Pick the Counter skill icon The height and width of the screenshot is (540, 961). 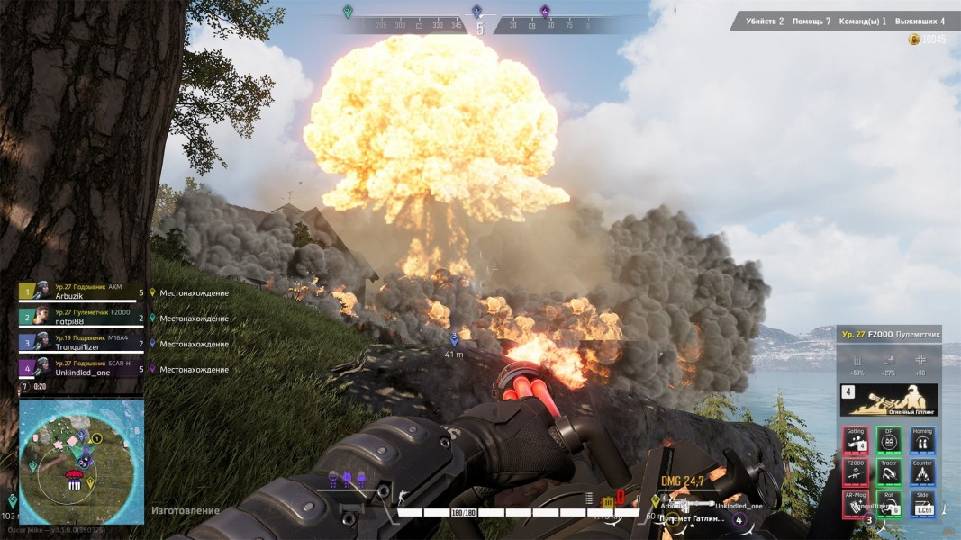[922, 472]
